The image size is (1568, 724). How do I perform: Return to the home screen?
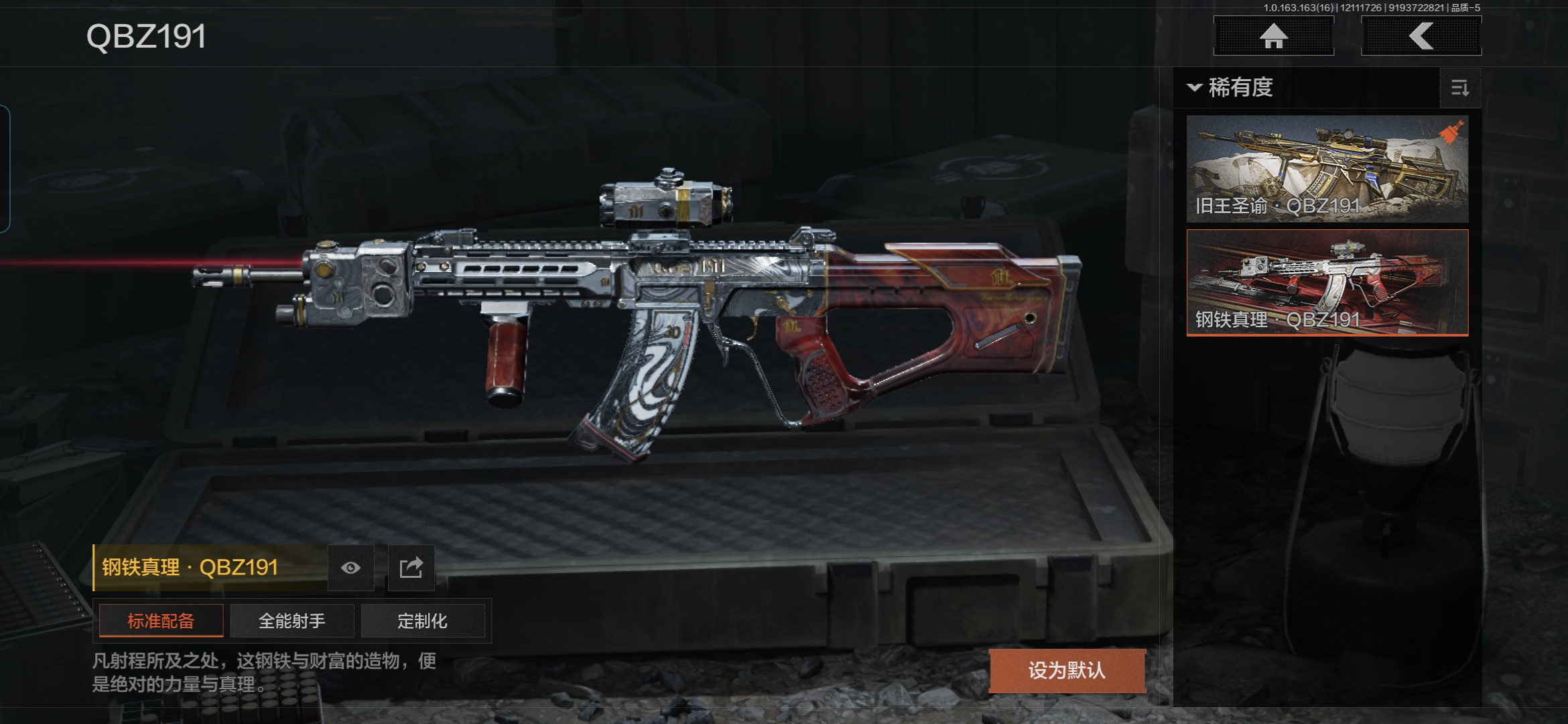pyautogui.click(x=1273, y=36)
